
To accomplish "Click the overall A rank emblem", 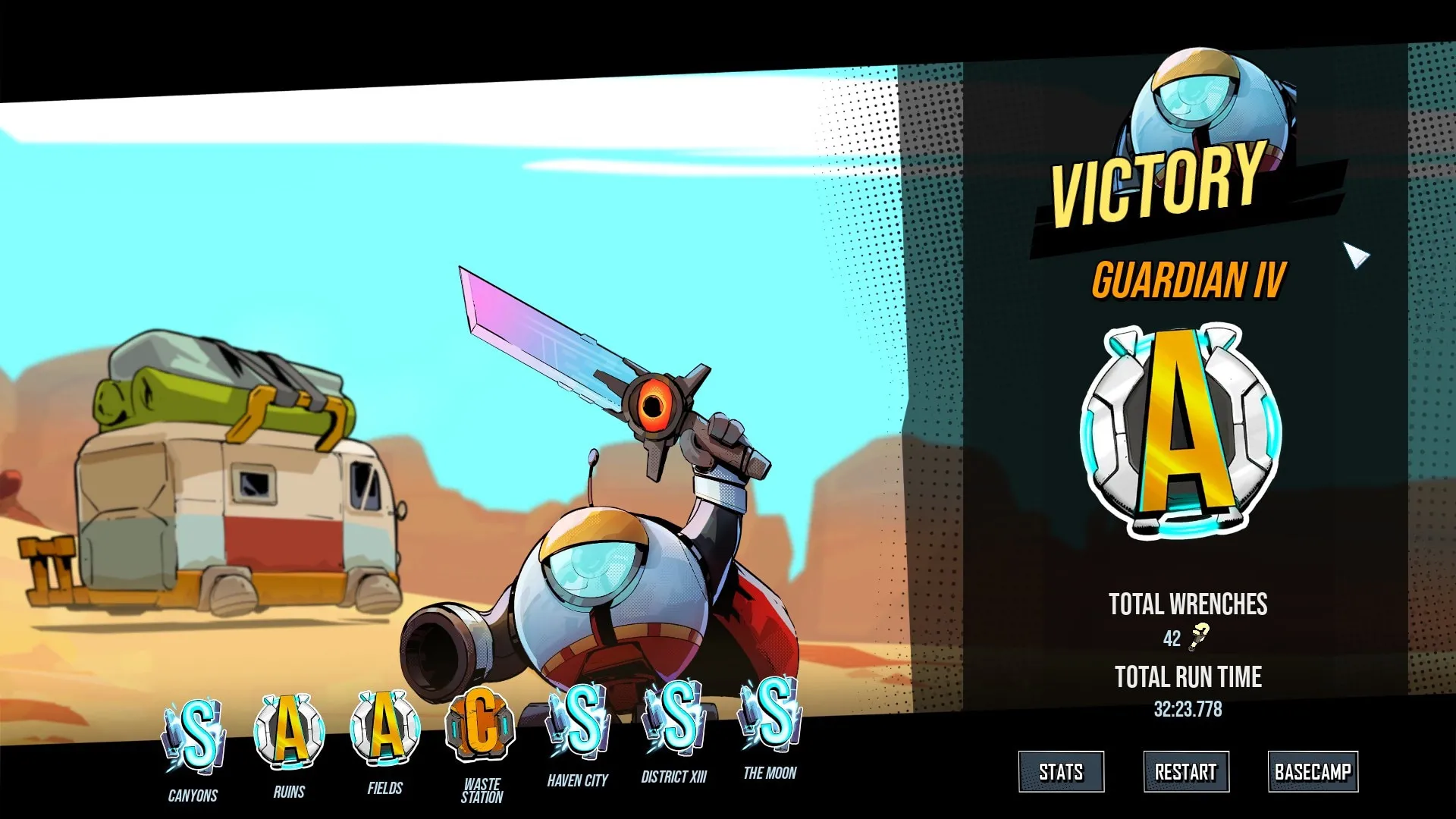I will (1181, 431).
